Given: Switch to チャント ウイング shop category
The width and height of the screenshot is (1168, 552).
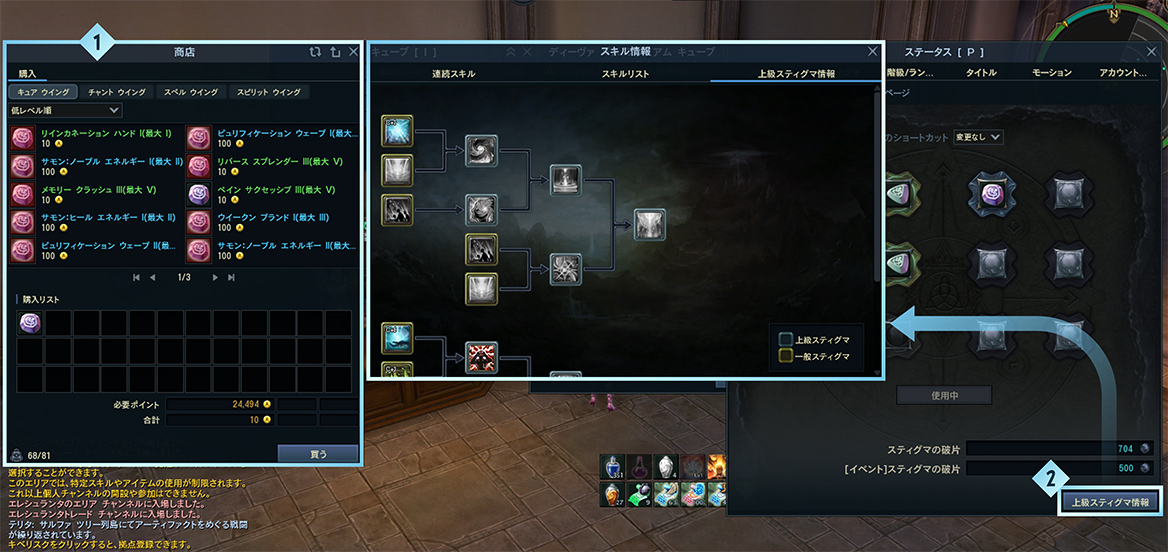Looking at the screenshot, I should (x=117, y=92).
